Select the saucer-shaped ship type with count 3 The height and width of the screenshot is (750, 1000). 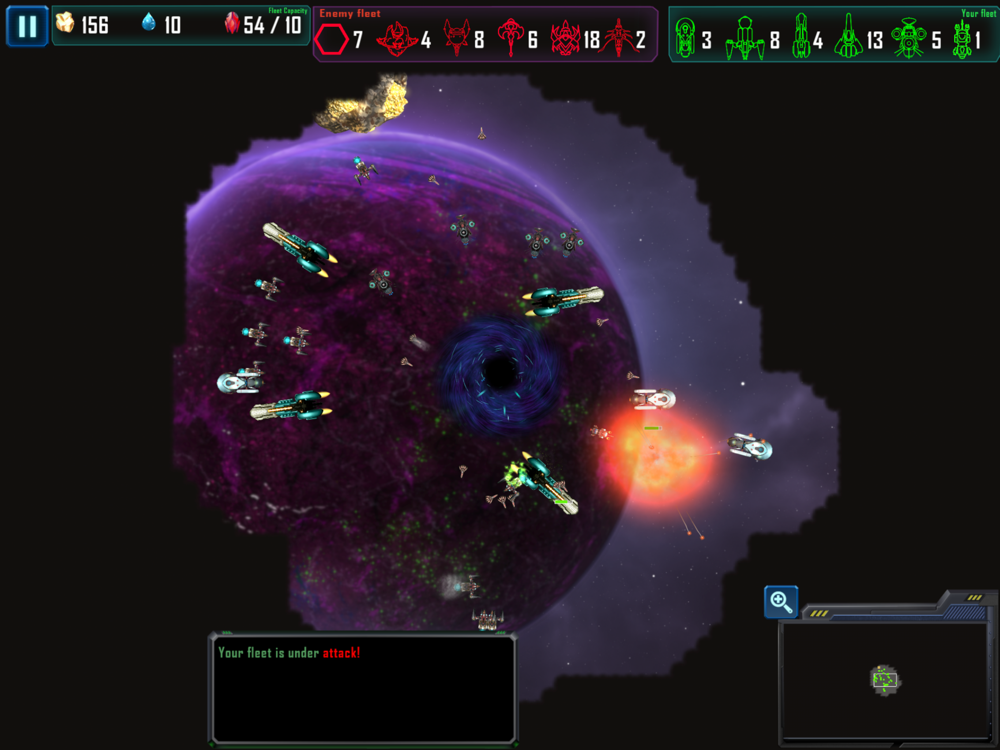point(685,39)
